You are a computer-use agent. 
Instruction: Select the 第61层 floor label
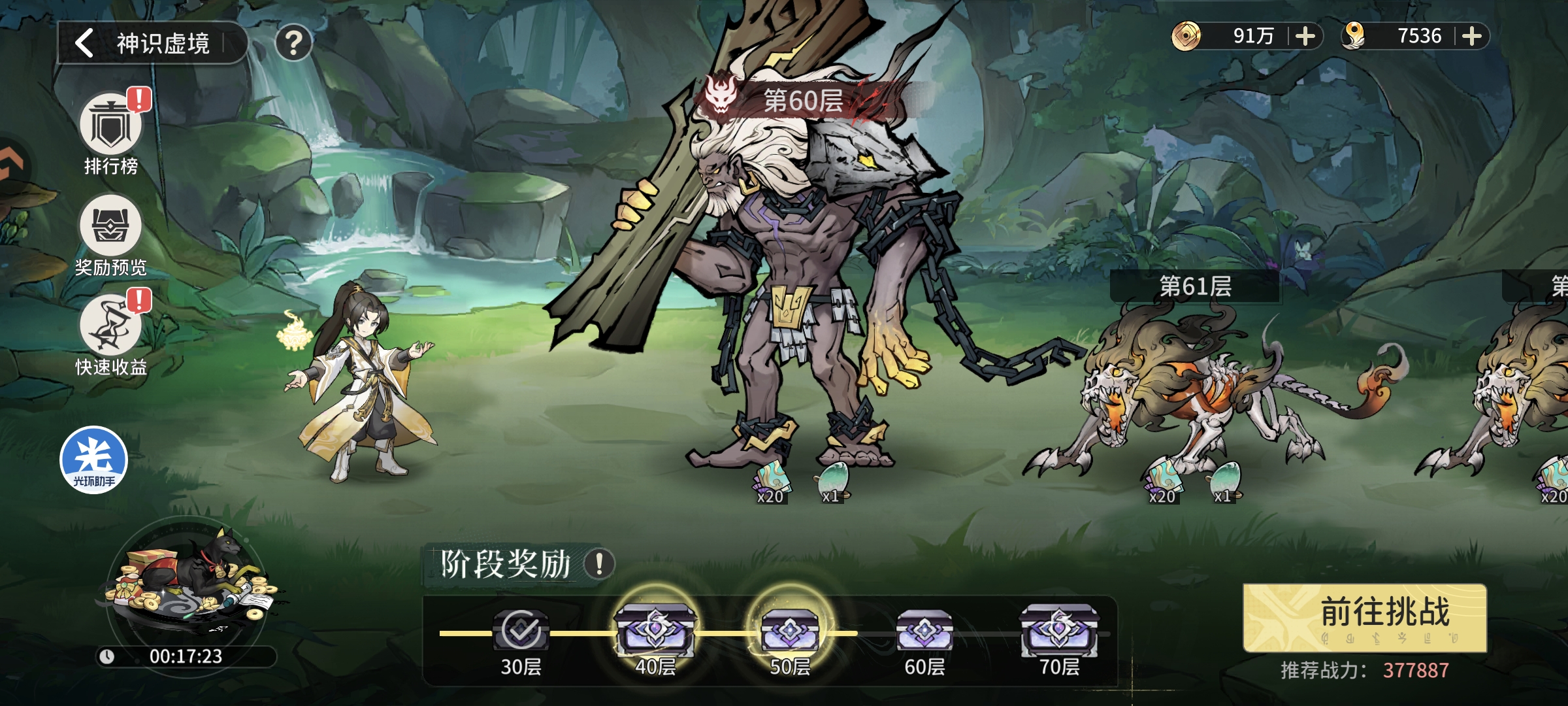click(1195, 286)
